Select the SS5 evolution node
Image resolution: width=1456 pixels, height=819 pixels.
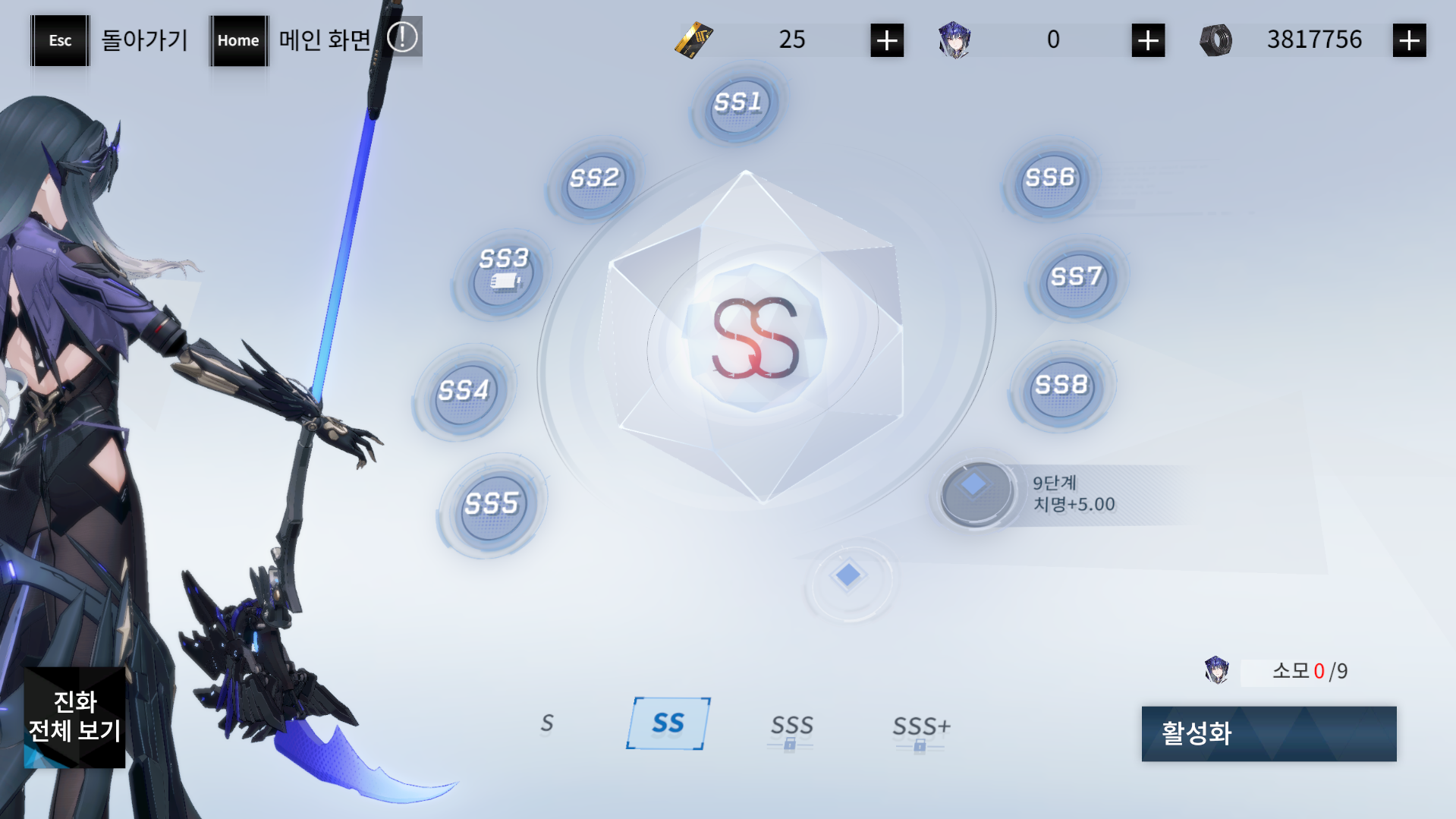tap(492, 505)
